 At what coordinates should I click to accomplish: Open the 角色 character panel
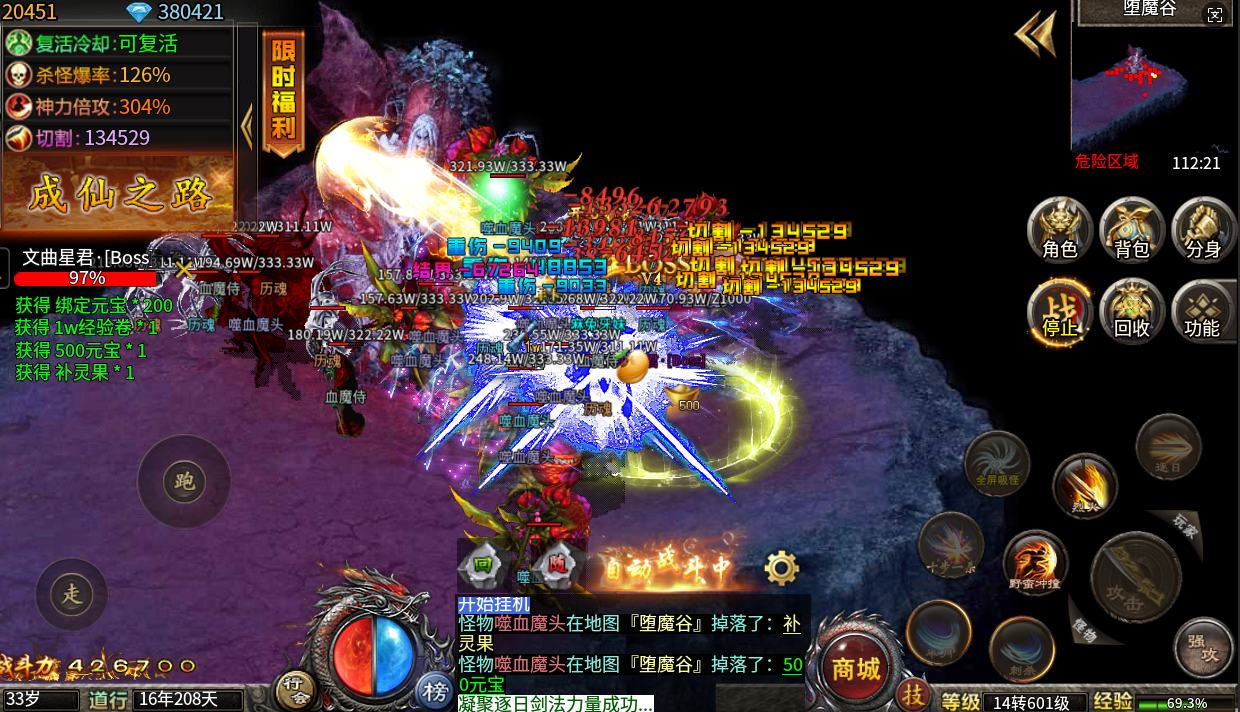tap(1060, 231)
